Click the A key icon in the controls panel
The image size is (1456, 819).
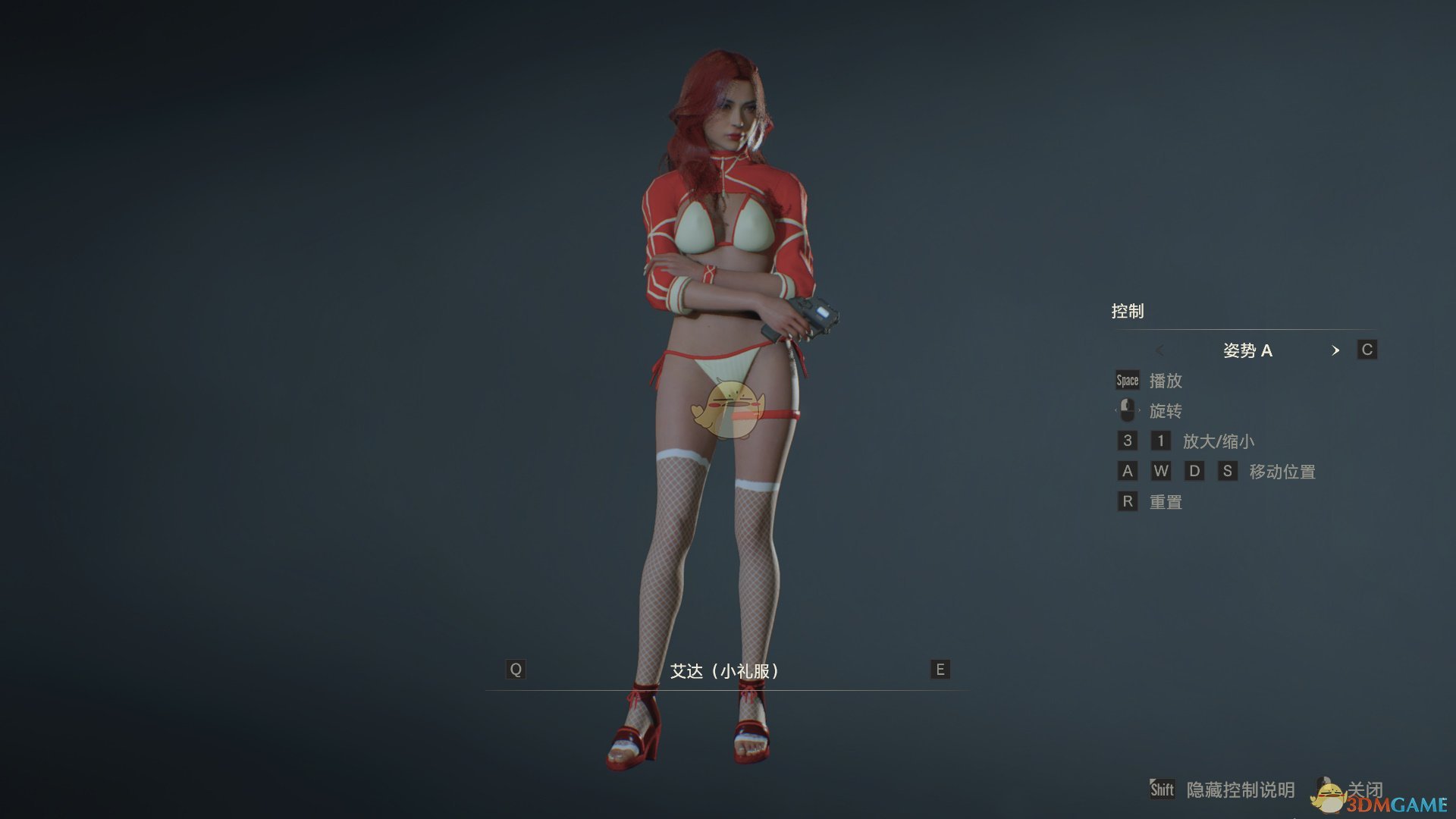(1128, 470)
